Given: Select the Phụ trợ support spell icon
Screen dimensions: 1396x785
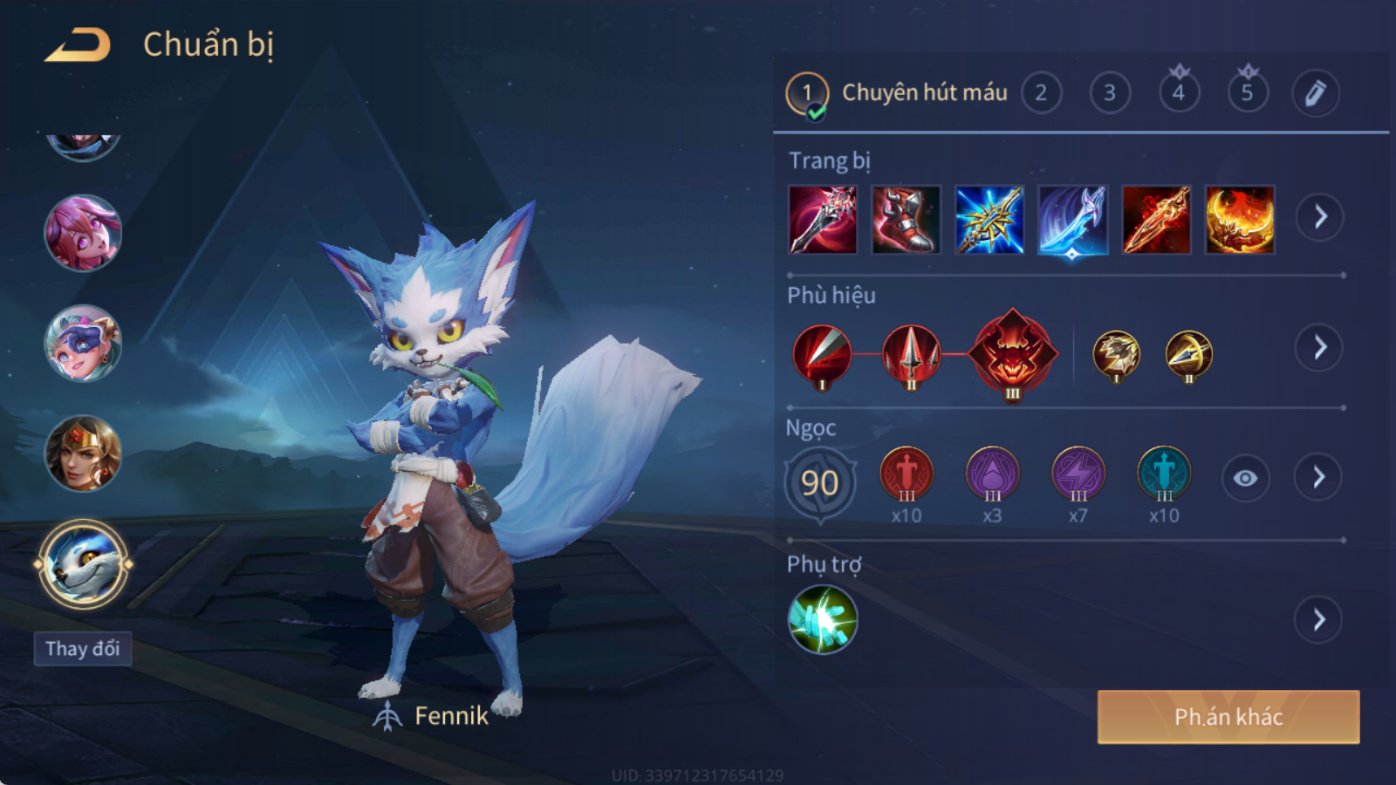Looking at the screenshot, I should click(x=822, y=620).
